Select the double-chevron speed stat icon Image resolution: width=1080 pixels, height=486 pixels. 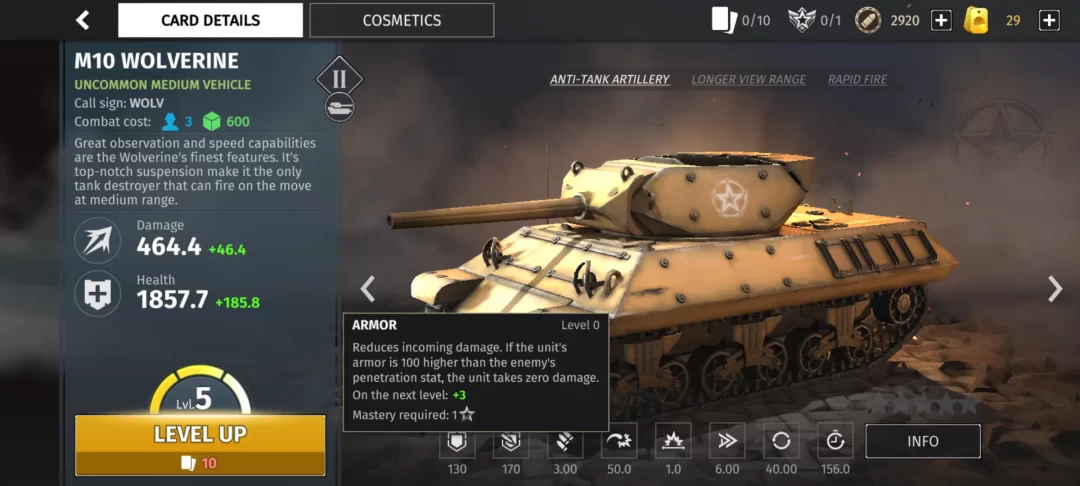727,442
